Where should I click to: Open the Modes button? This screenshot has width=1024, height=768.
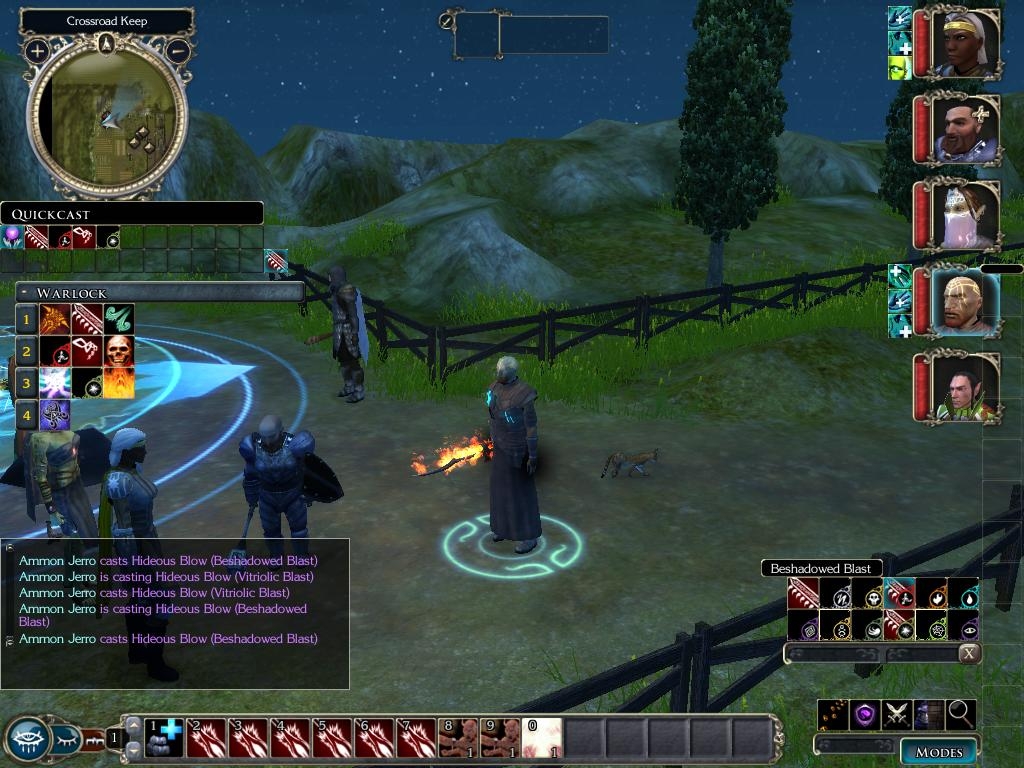938,752
